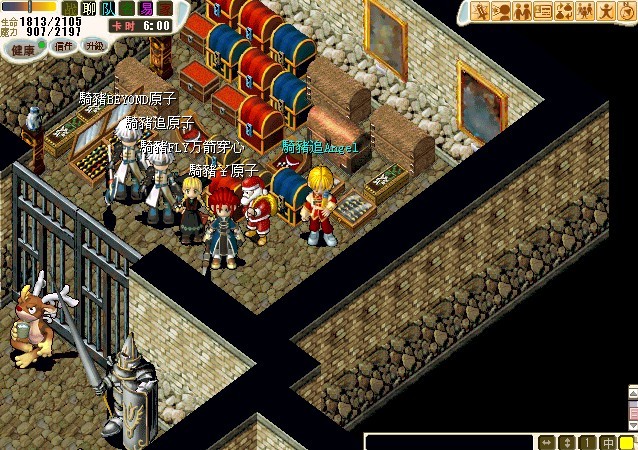The height and width of the screenshot is (450, 638).
Task: Toggle the purple 易 trade mode button
Action: click(x=146, y=8)
